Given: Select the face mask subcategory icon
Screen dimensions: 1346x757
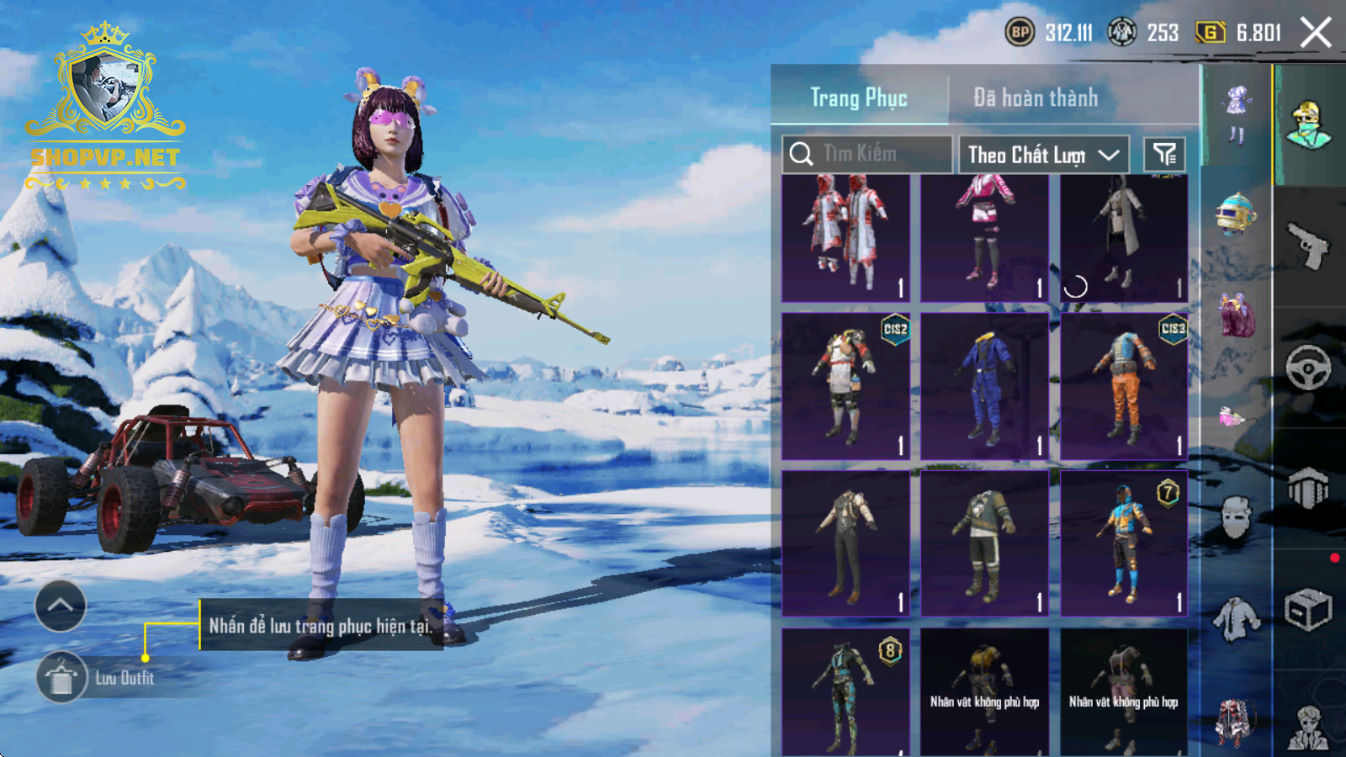Looking at the screenshot, I should click(x=1236, y=517).
